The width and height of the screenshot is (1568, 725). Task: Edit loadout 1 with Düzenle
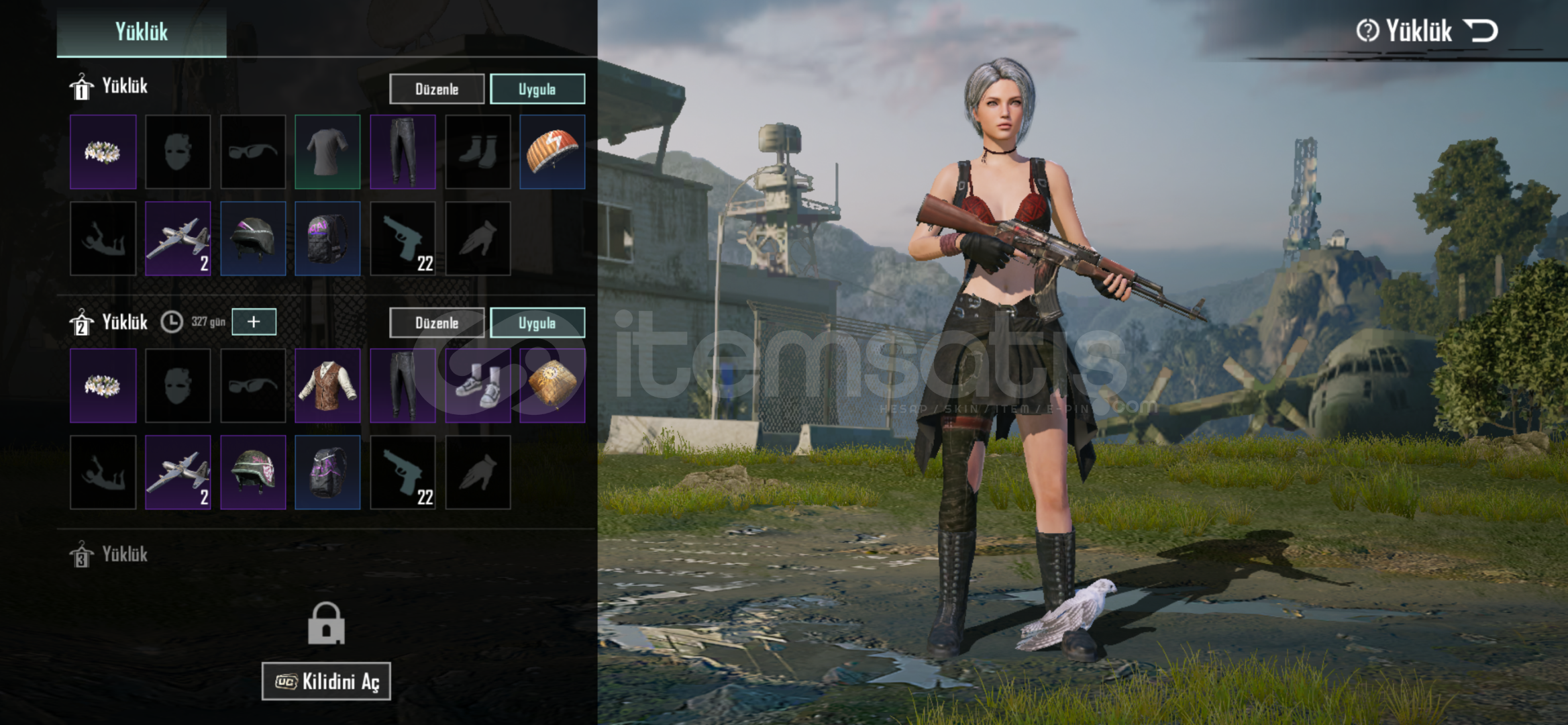pyautogui.click(x=436, y=89)
